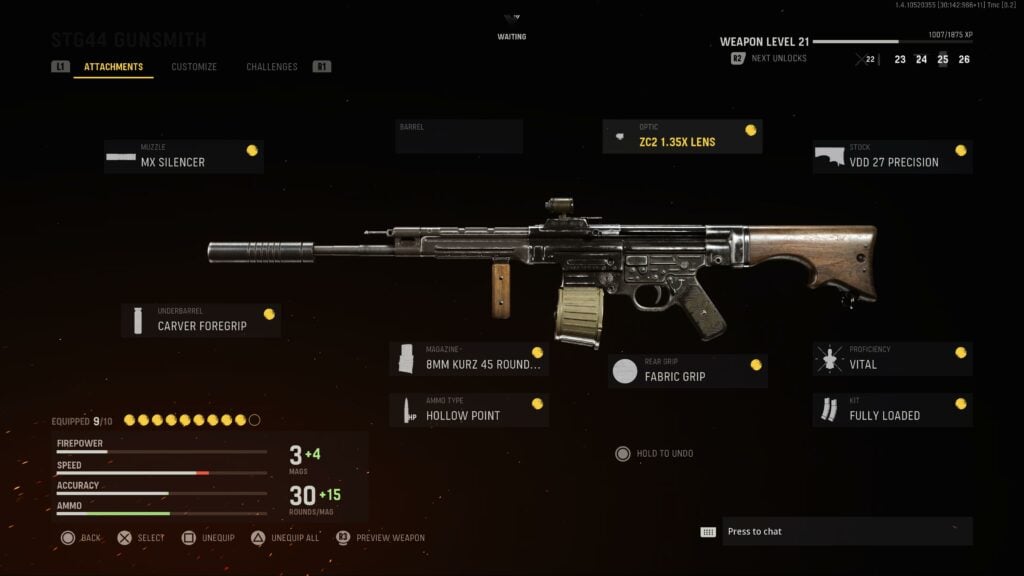
Task: Switch to the Attachments tab
Action: (113, 67)
